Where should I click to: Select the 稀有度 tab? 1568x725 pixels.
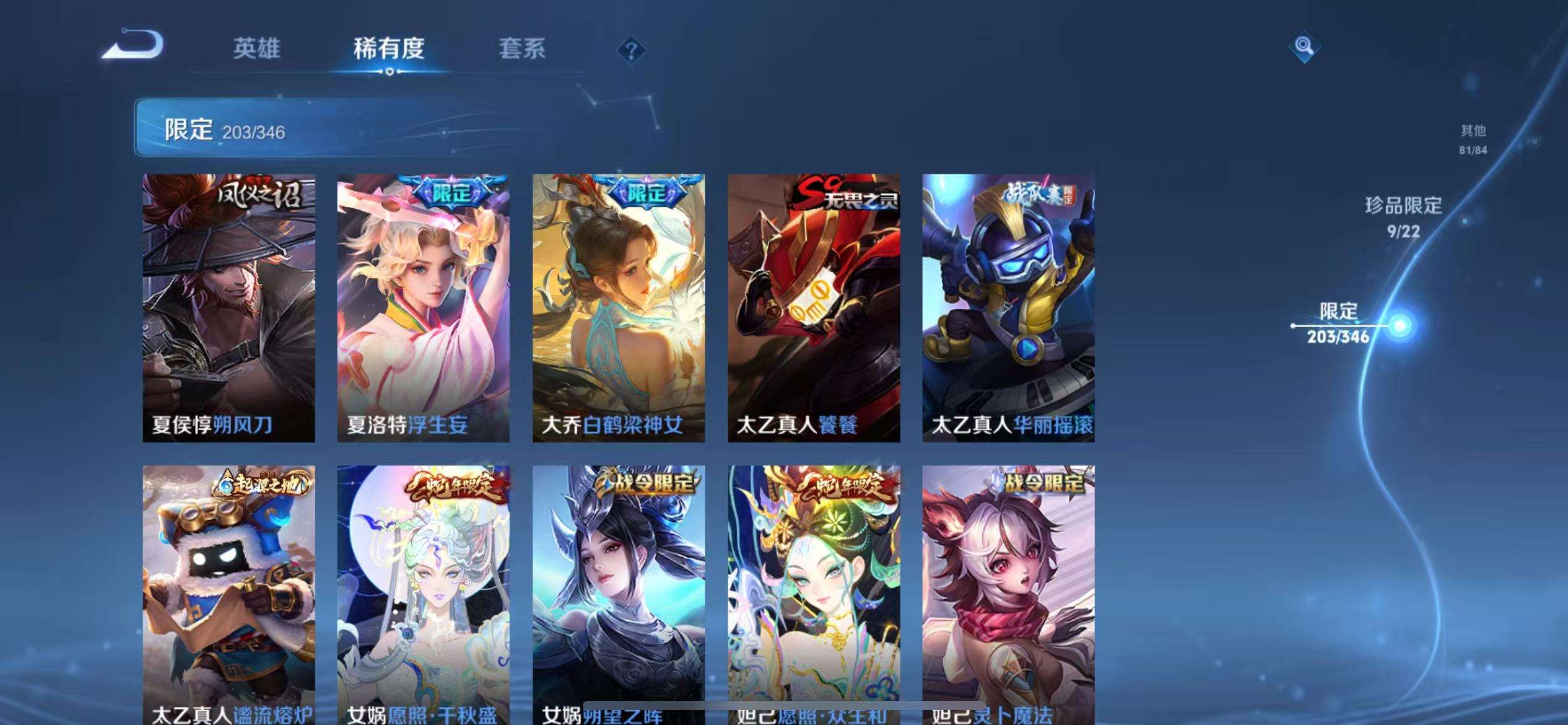389,50
